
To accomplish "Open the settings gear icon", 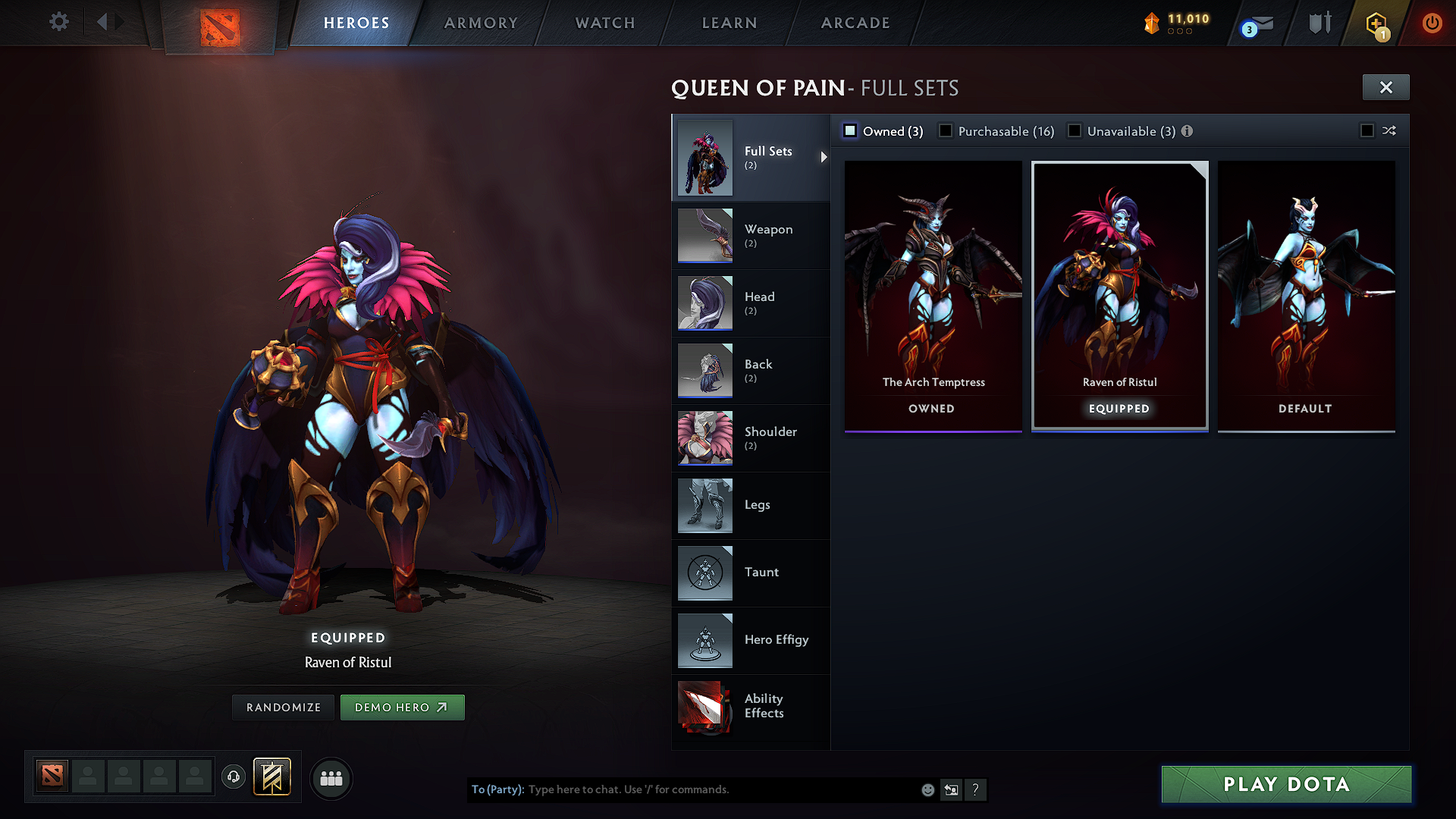I will (x=58, y=22).
